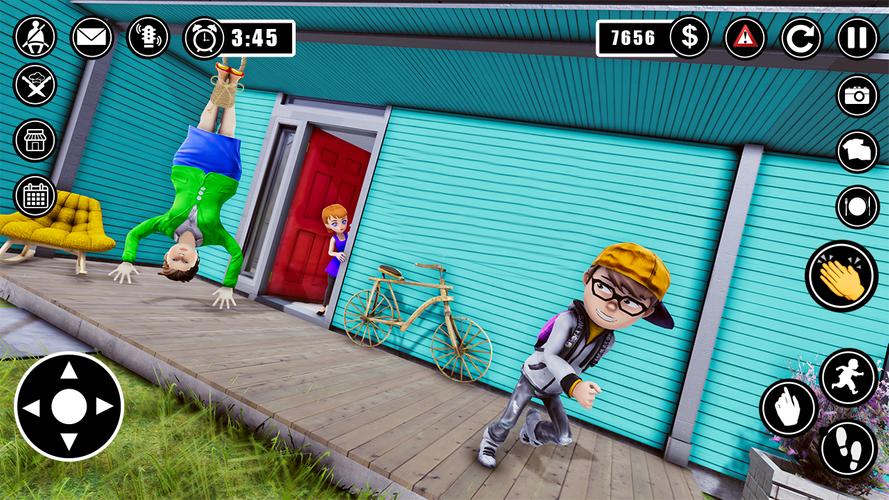Tap the plate and cutlery icon
889x500 pixels.
(x=857, y=207)
